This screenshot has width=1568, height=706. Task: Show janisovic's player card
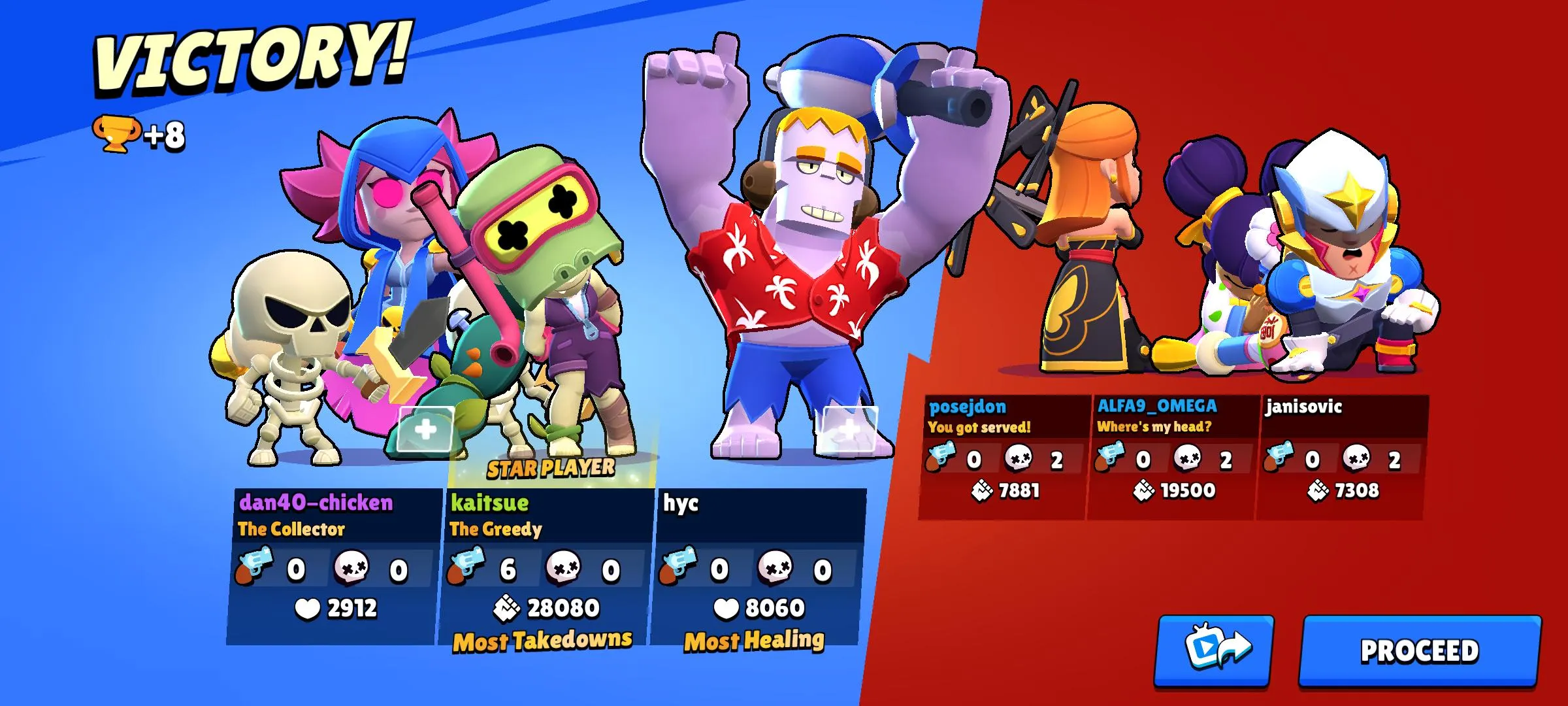(1341, 456)
